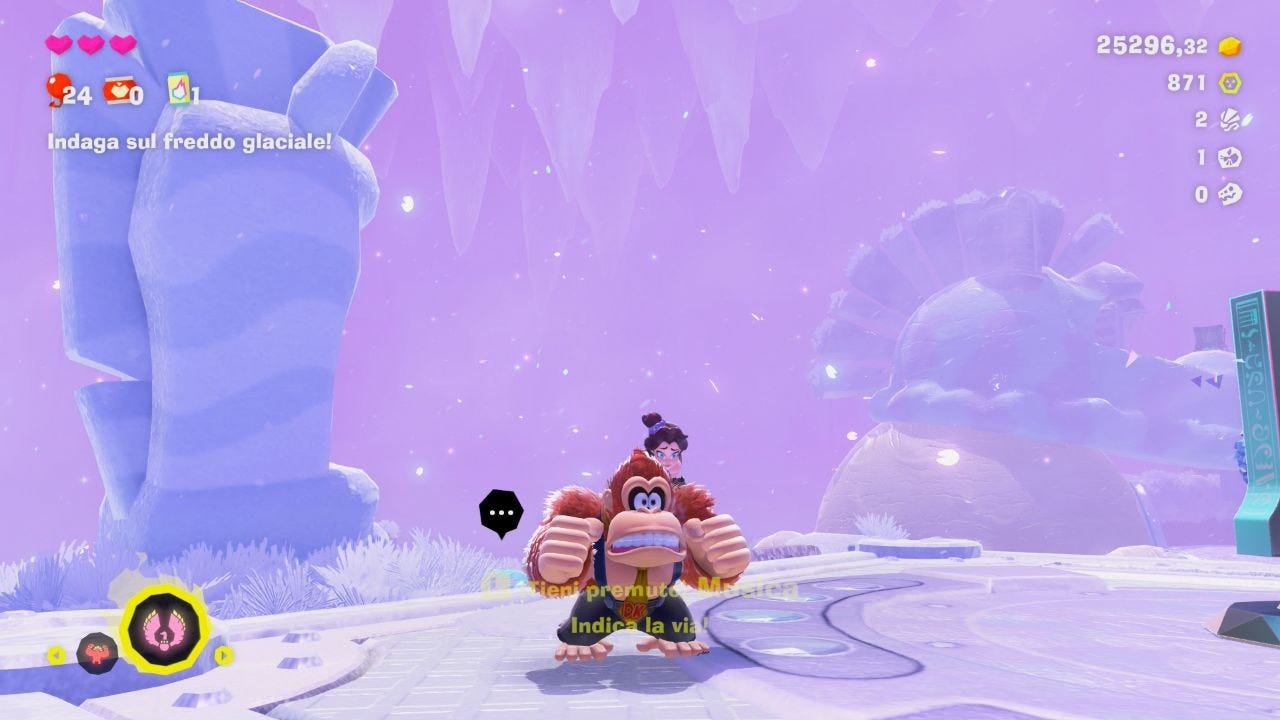Select the yellow flame drink carton icon
1280x720 pixels.
click(179, 89)
